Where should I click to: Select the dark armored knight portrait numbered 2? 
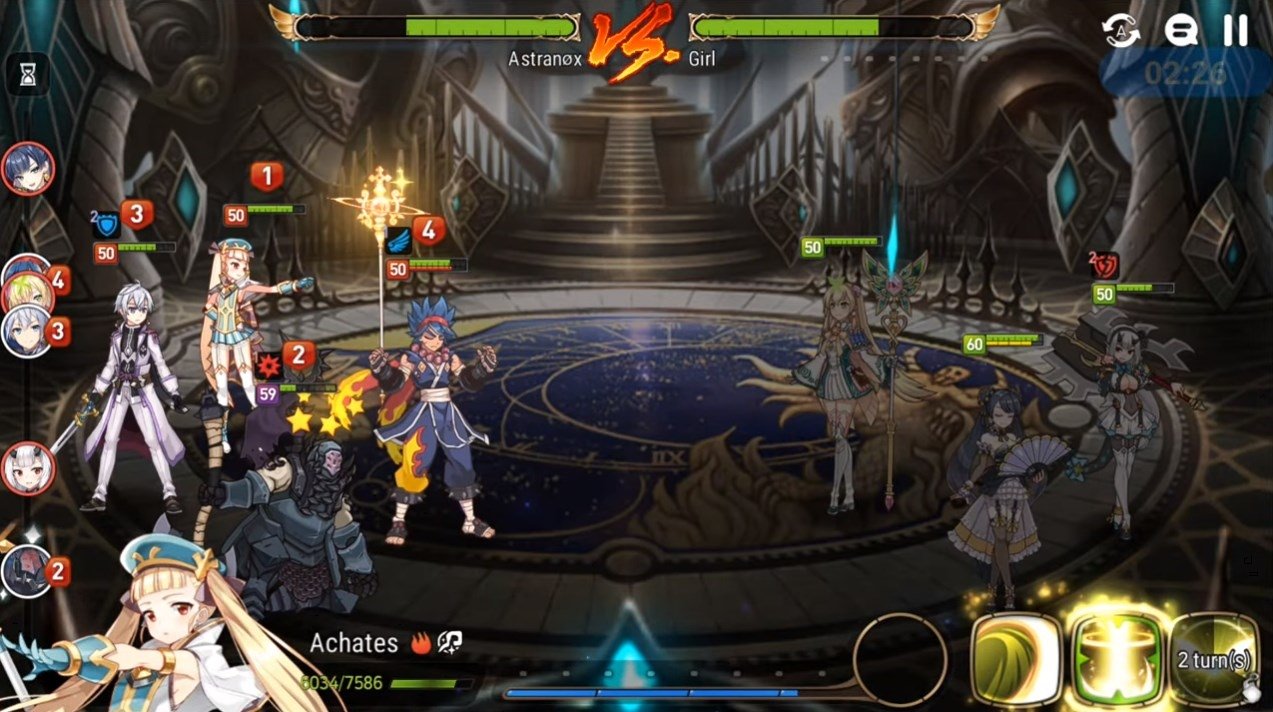[x=27, y=570]
